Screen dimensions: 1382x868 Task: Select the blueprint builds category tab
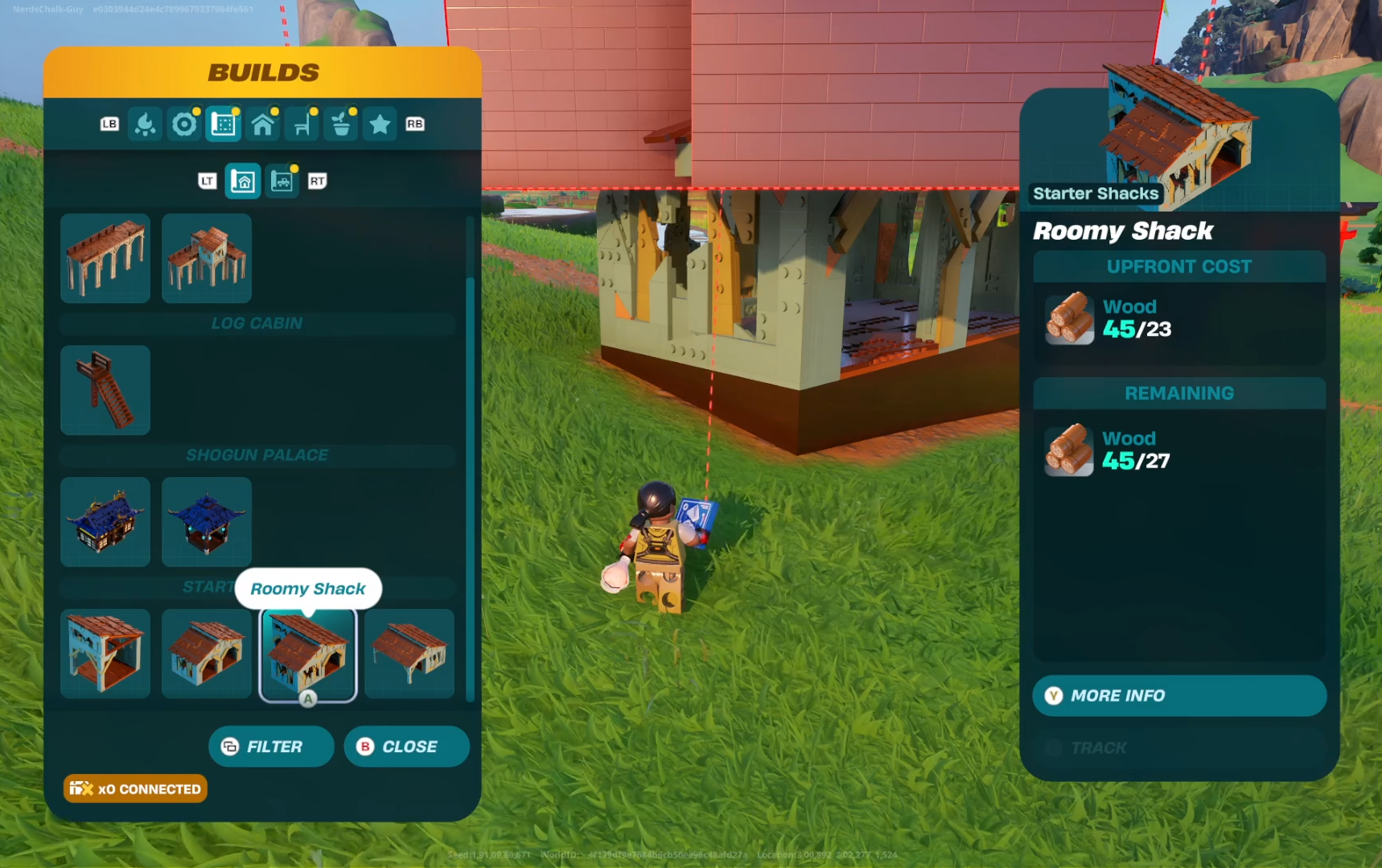224,125
